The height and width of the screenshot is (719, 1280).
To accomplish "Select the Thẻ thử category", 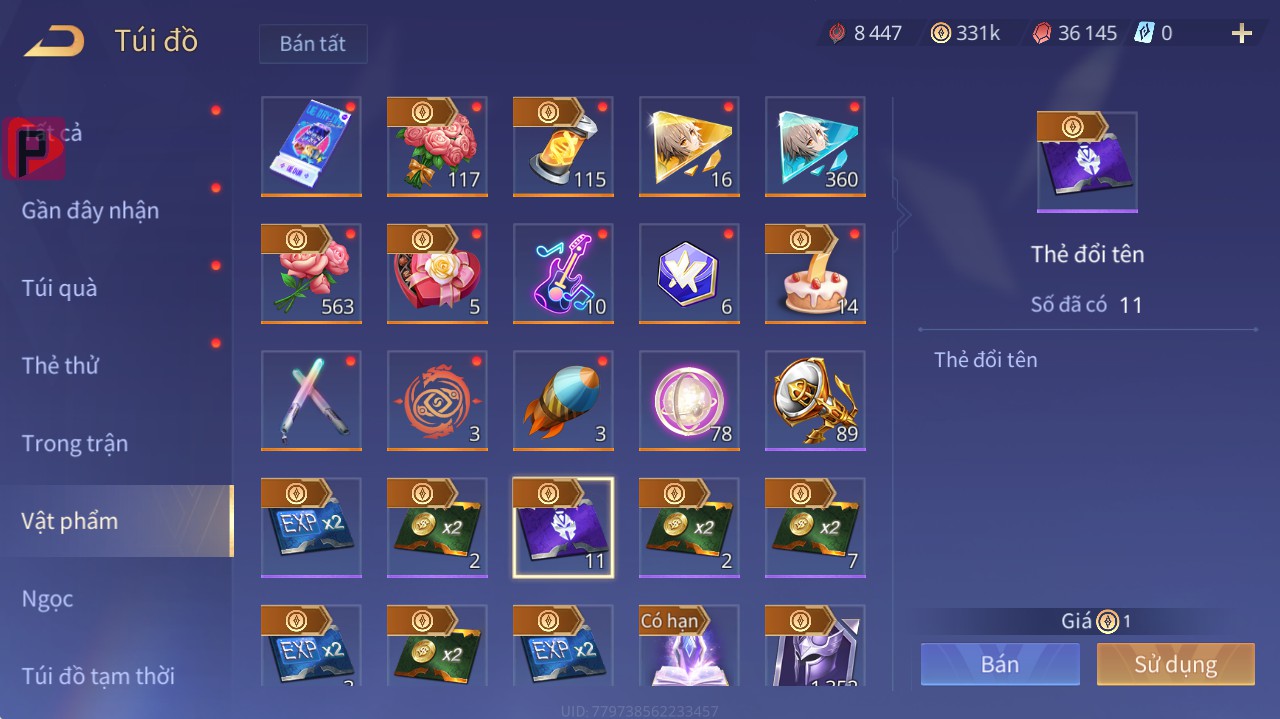I will 60,365.
